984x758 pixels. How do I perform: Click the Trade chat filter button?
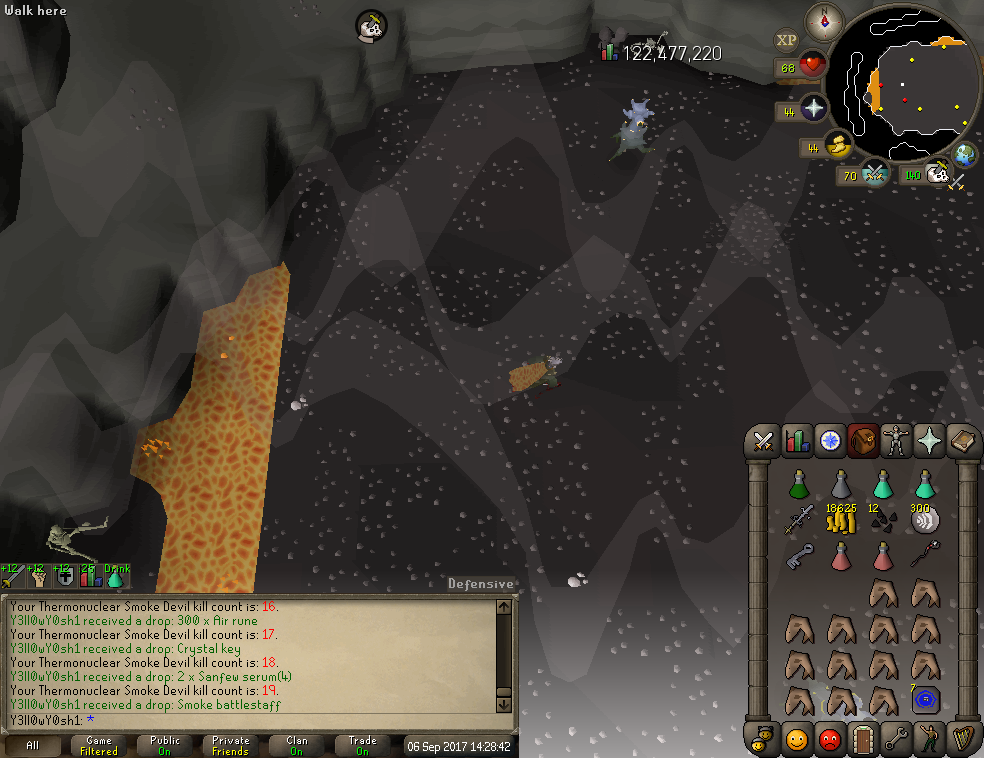click(362, 745)
